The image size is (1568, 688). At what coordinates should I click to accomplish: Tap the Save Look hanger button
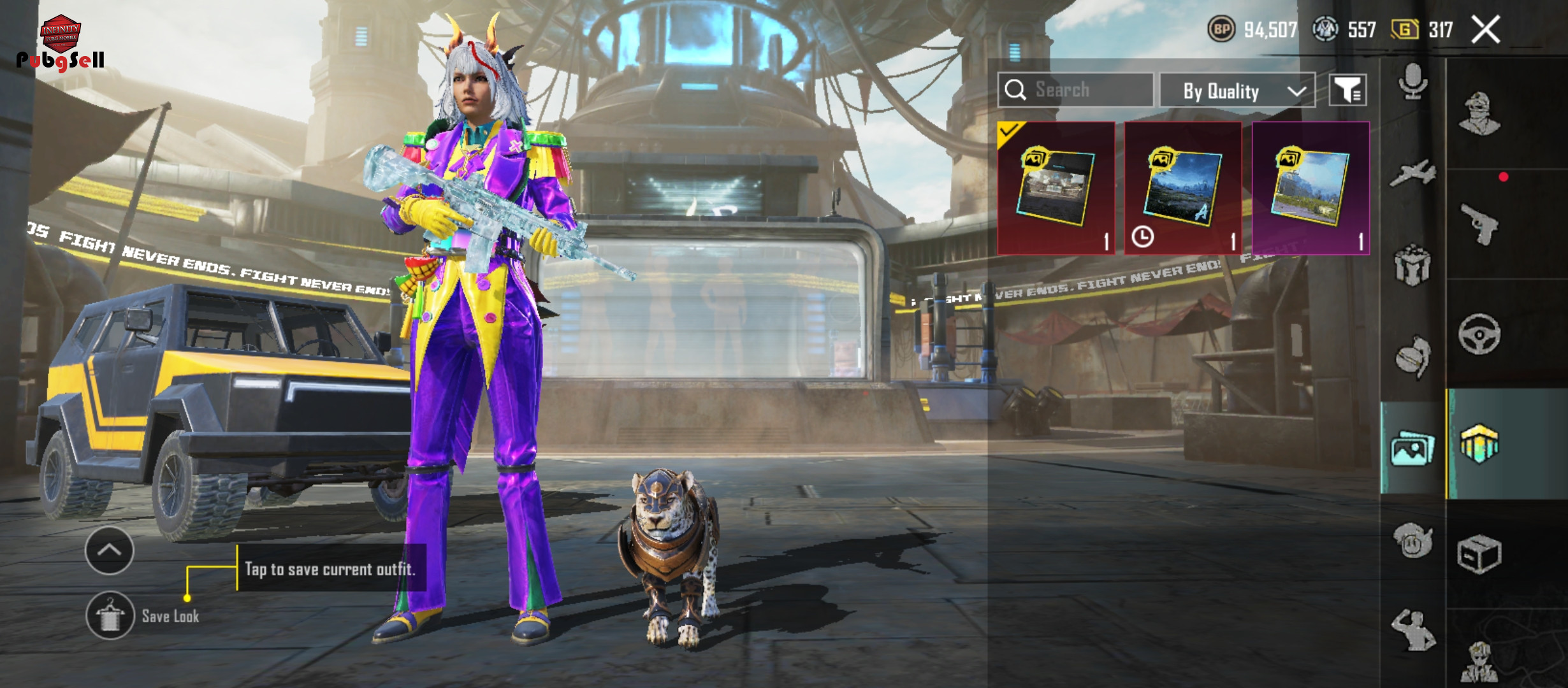(110, 615)
